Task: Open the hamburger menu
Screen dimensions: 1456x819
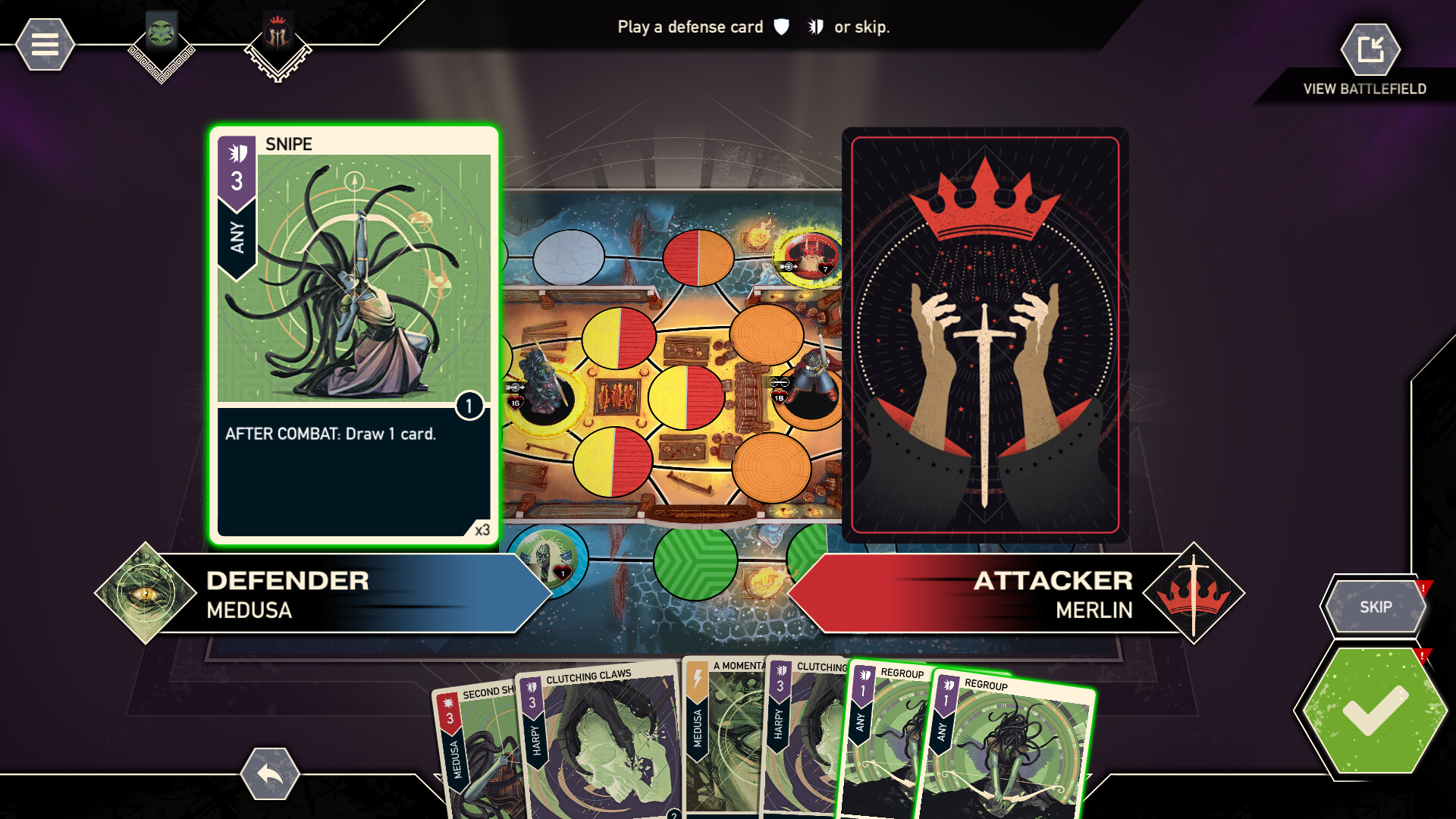Action: (x=43, y=43)
